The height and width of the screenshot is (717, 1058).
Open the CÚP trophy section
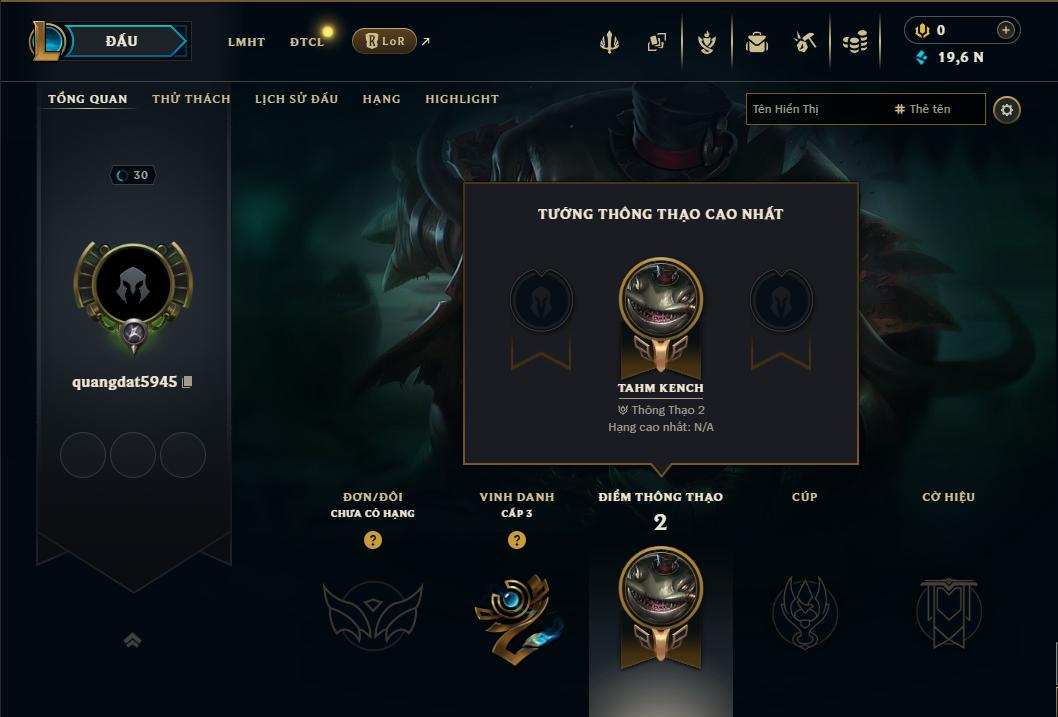pos(804,610)
